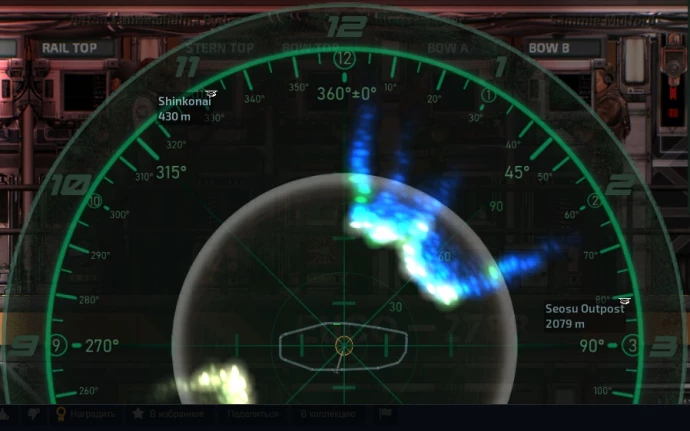Image resolution: width=690 pixels, height=431 pixels.
Task: Select the Seosu Outpost sonar marker
Action: pos(625,300)
